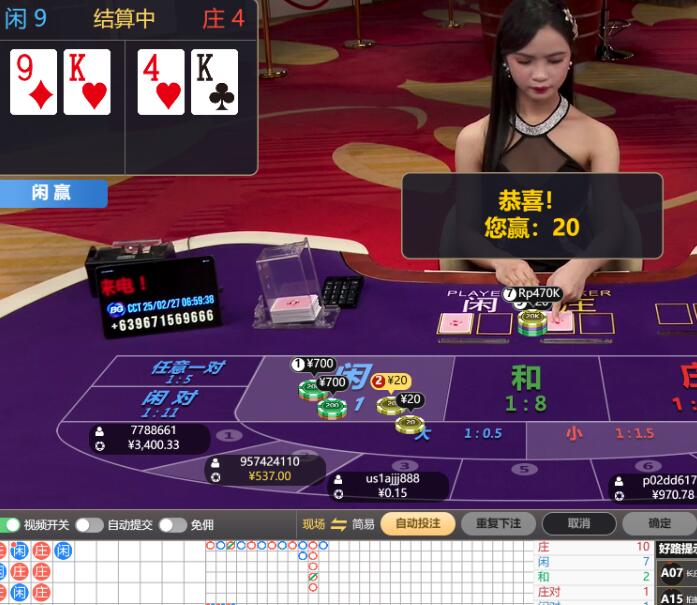This screenshot has width=697, height=605.
Task: Click the 自动投注 auto-bet button
Action: pyautogui.click(x=417, y=523)
